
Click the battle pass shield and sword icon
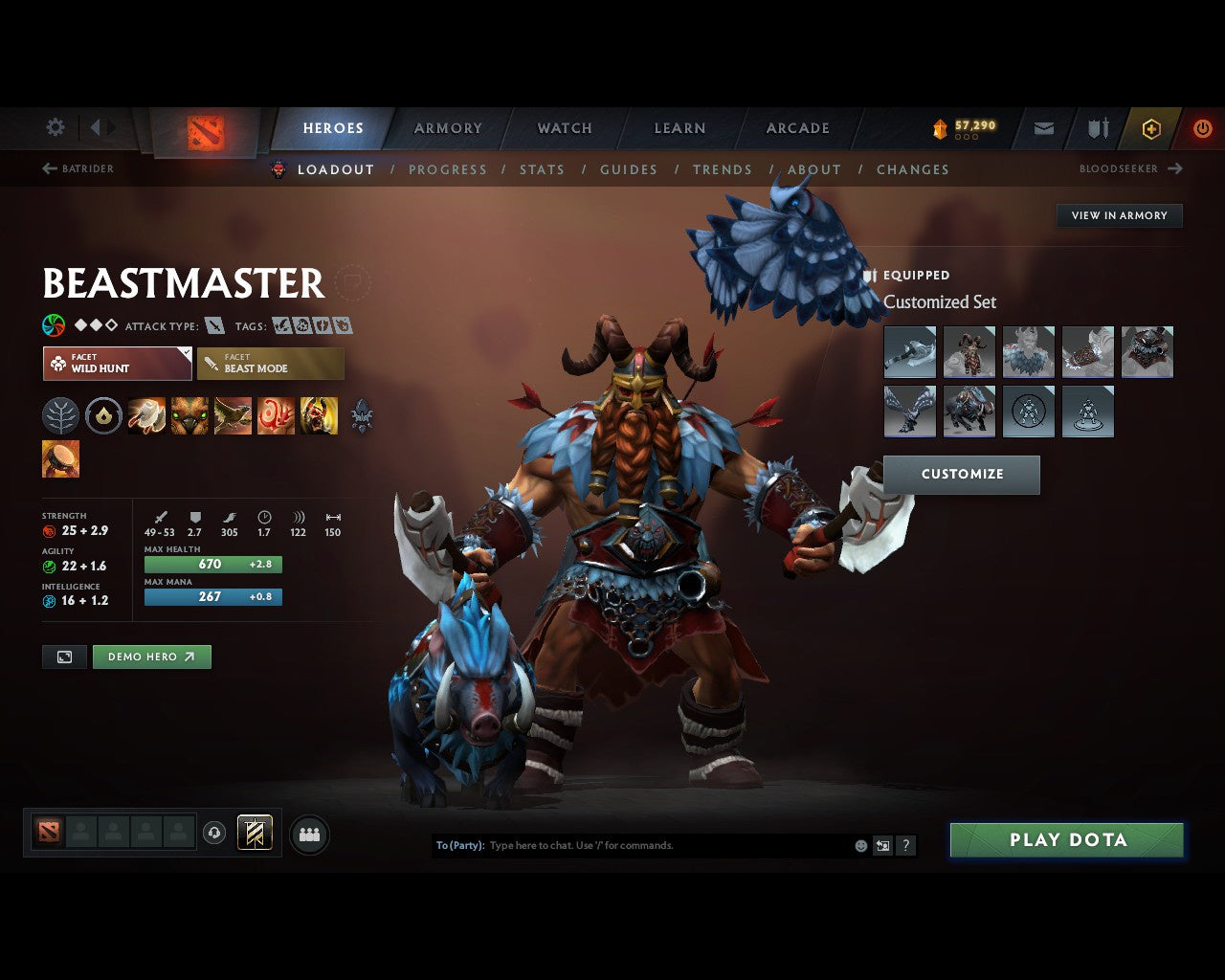[1097, 128]
